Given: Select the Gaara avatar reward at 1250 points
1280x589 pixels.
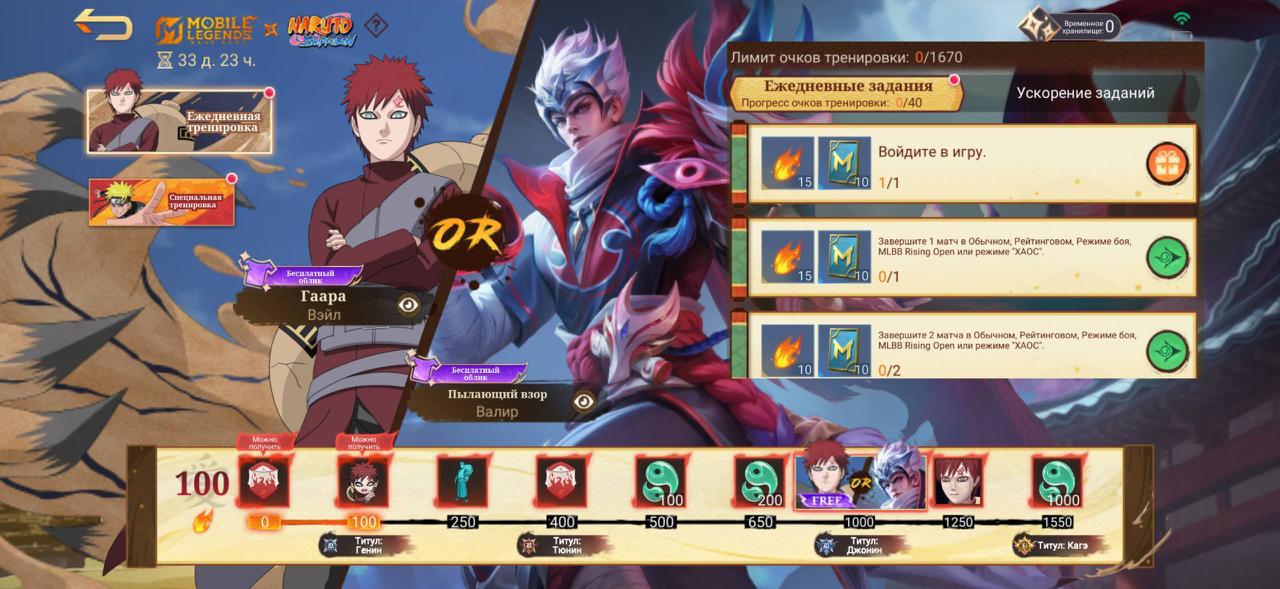Looking at the screenshot, I should pos(957,482).
